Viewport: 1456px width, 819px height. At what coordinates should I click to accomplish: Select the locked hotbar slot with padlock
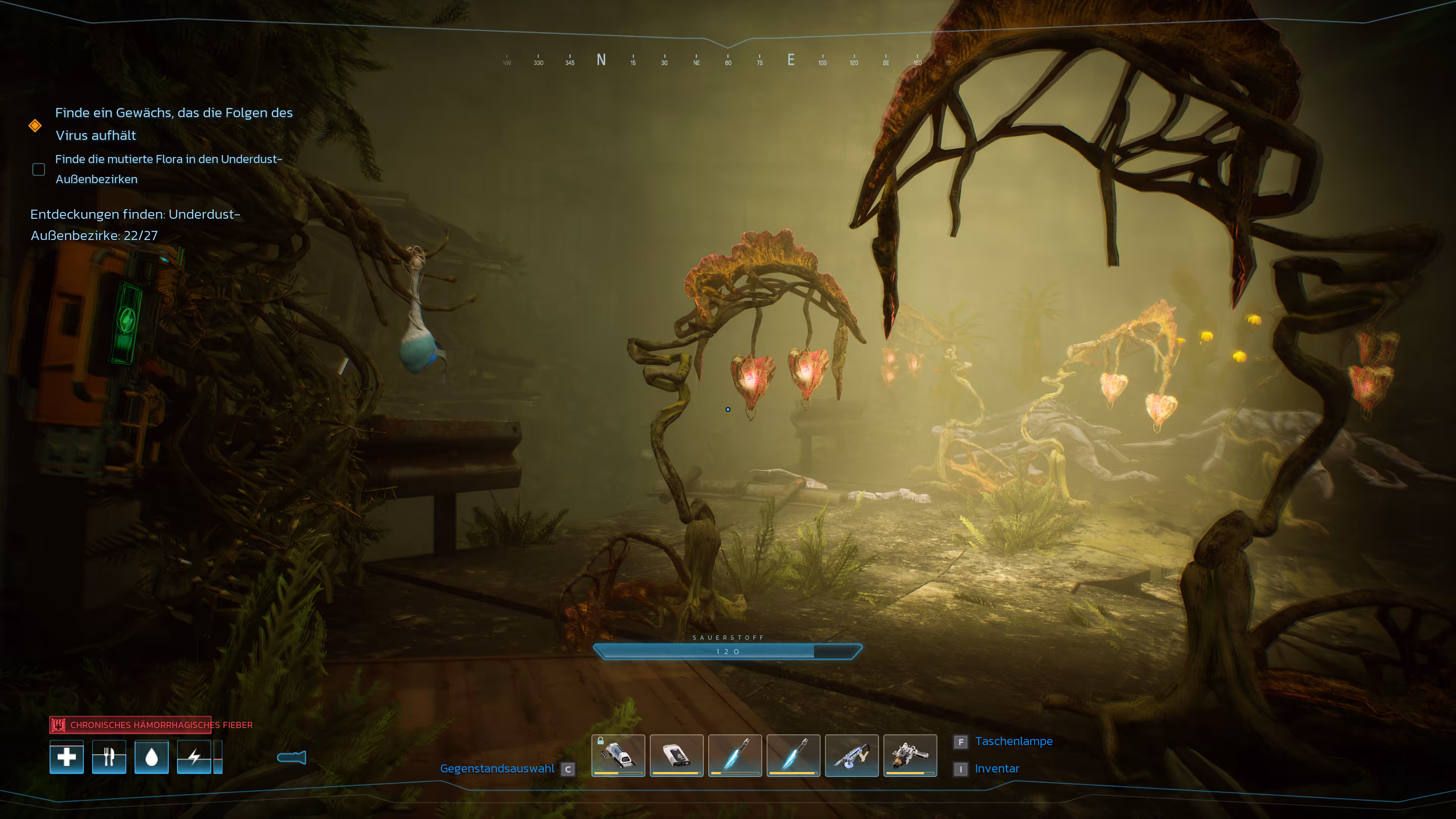tap(618, 756)
